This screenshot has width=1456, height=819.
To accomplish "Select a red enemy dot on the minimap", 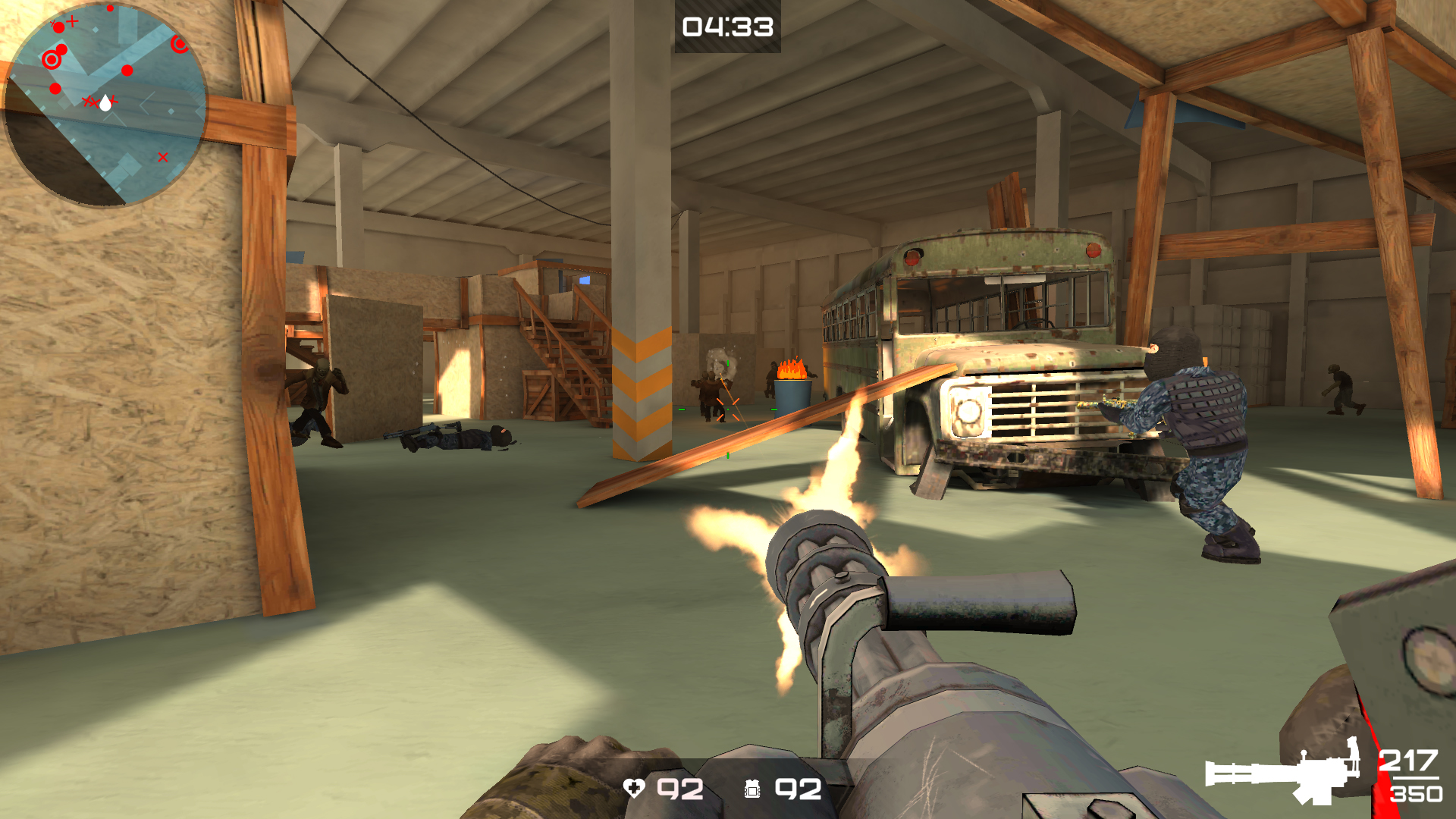I will tap(127, 71).
